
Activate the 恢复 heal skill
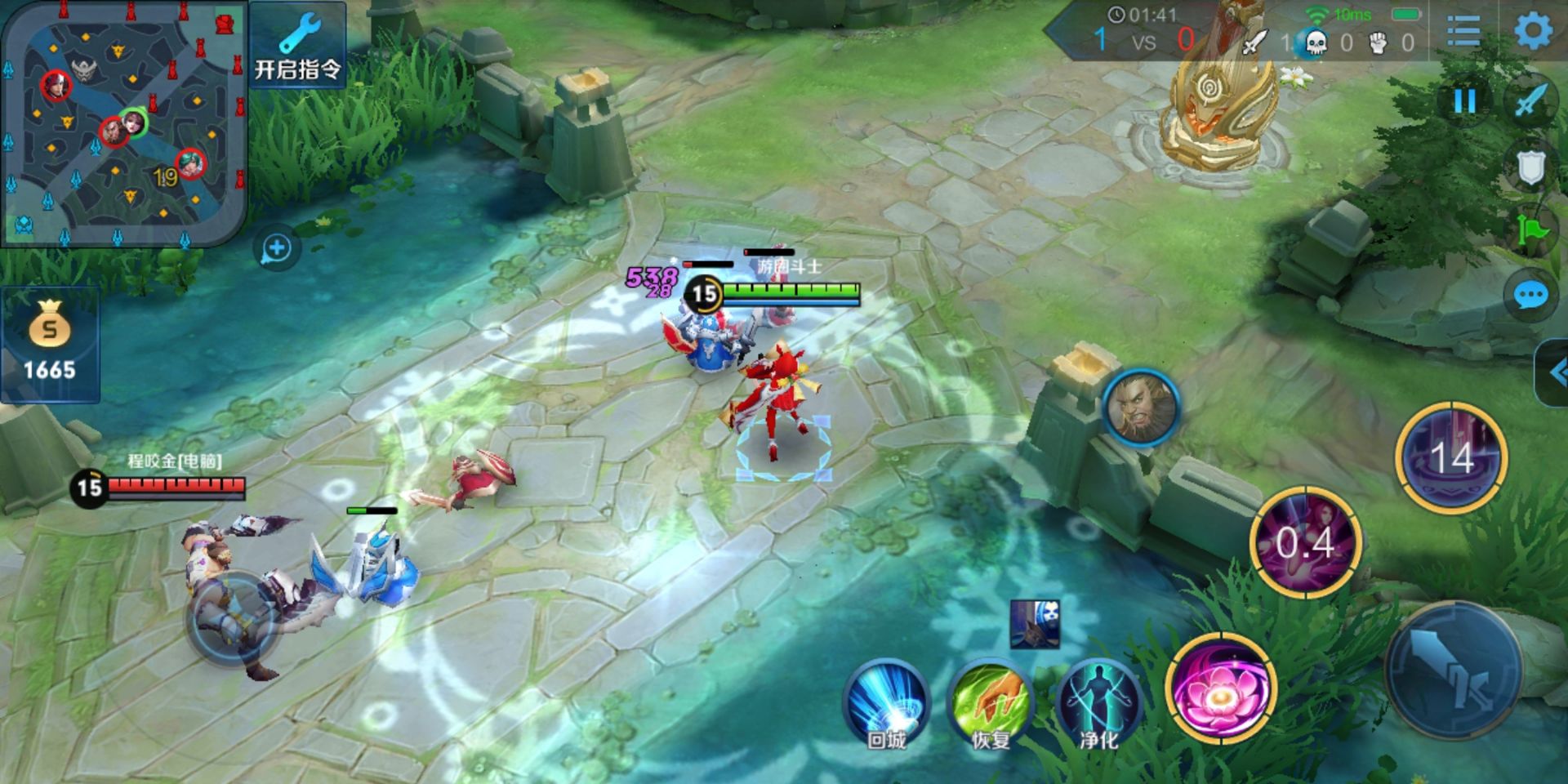(991, 704)
